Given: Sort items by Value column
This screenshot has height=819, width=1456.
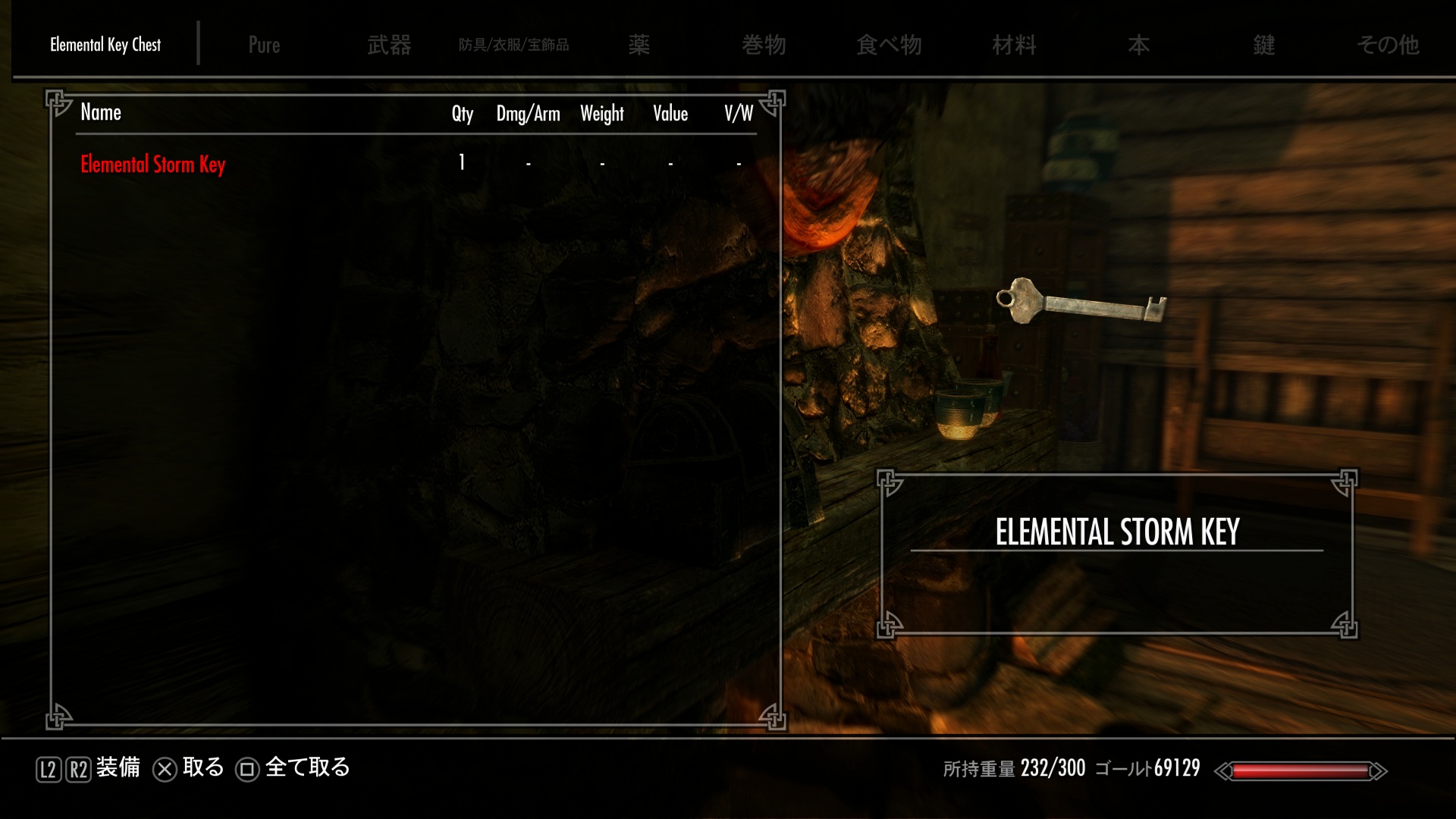Looking at the screenshot, I should point(670,114).
